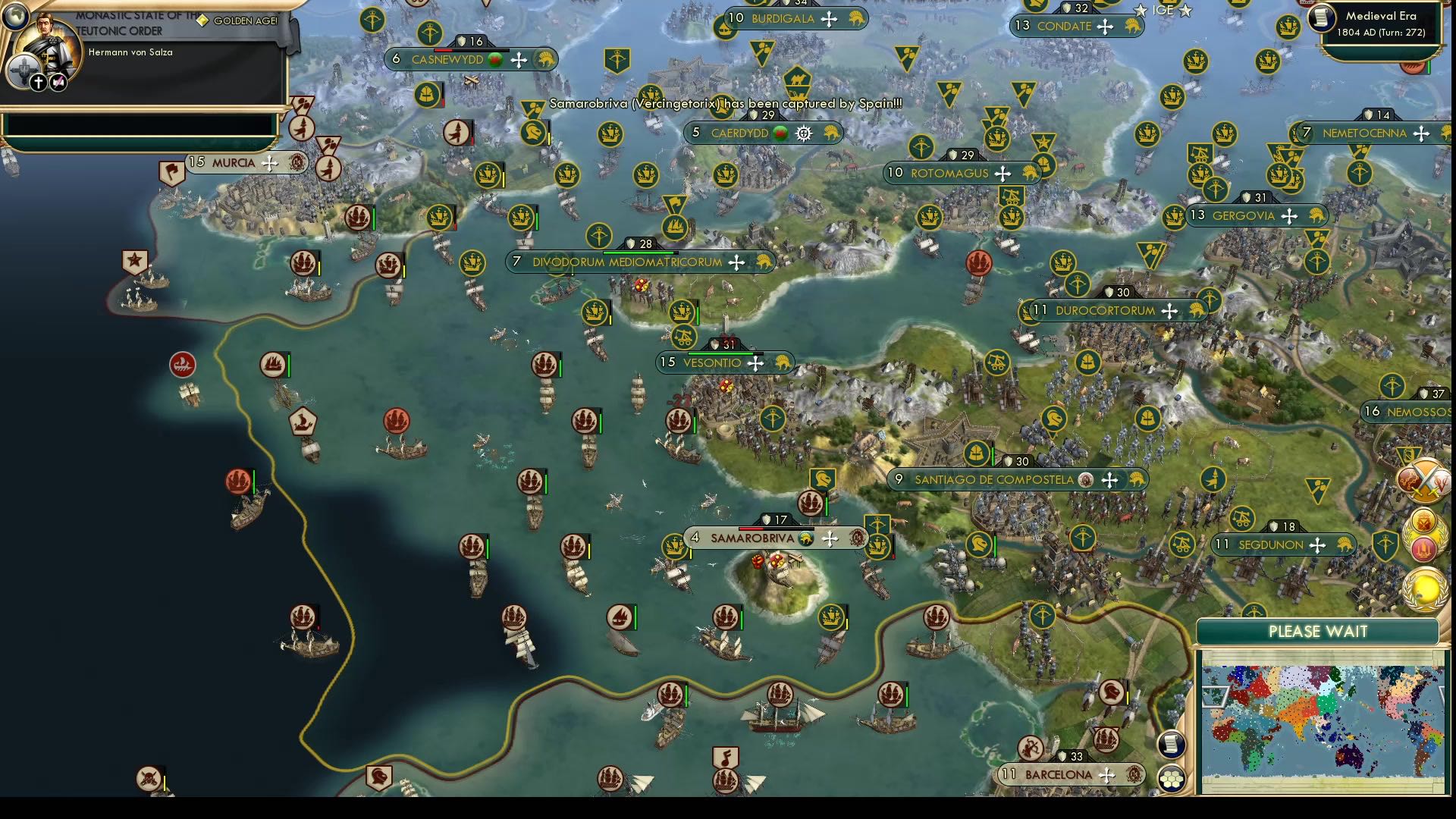
Task: Expand the Vesontio city banner
Action: click(714, 362)
